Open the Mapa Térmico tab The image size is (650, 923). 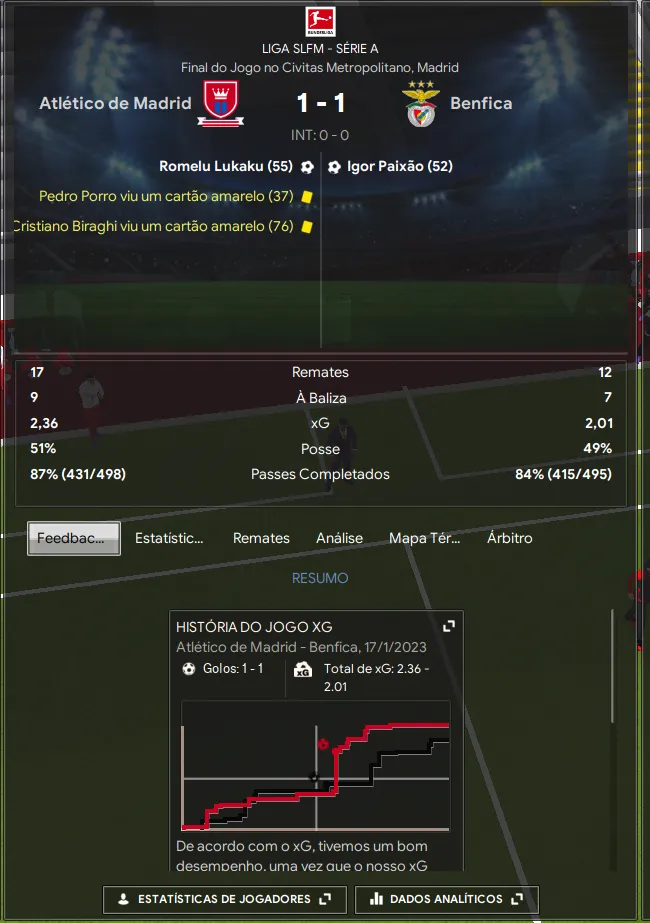click(x=424, y=538)
